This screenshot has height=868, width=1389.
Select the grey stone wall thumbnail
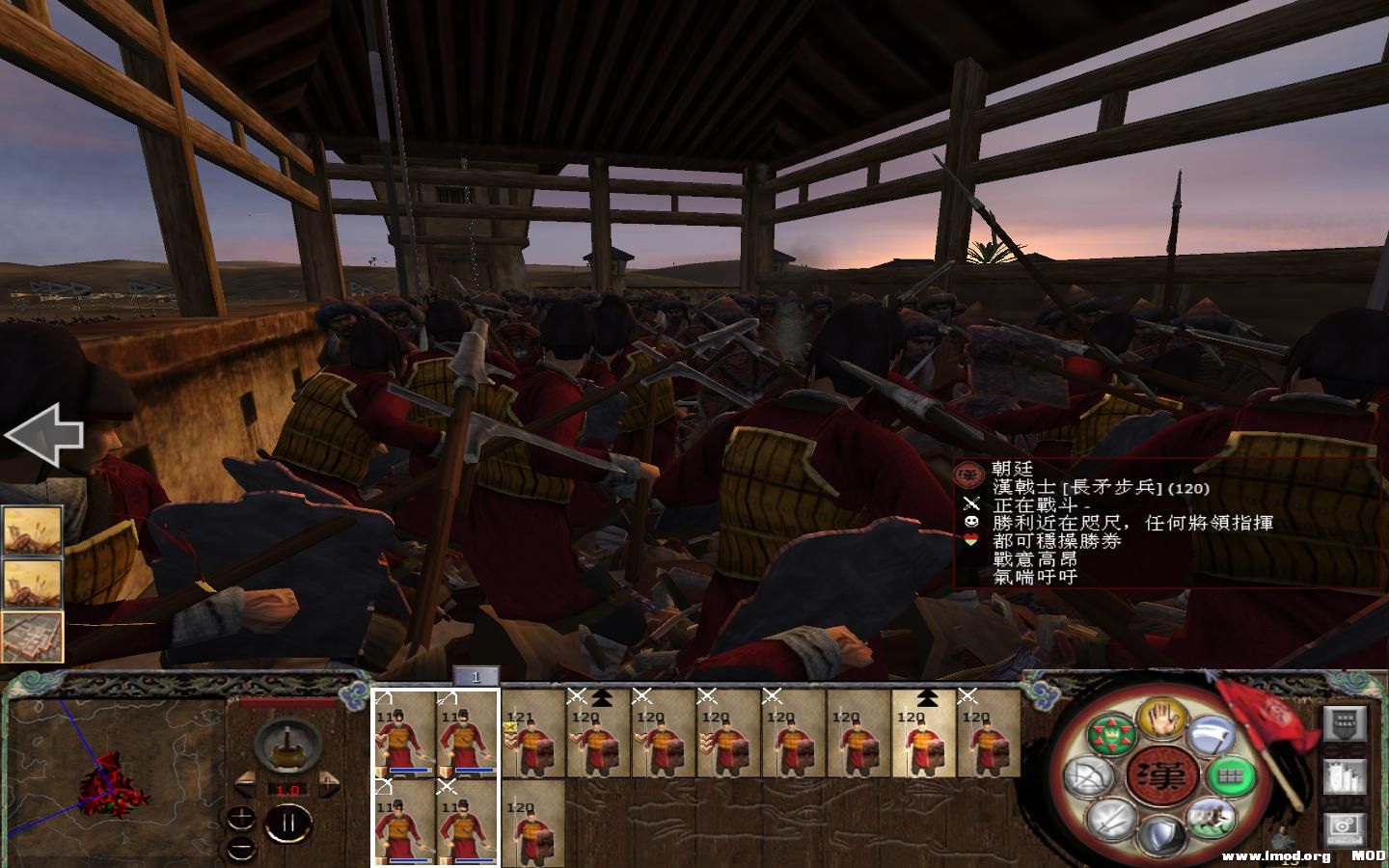point(32,638)
